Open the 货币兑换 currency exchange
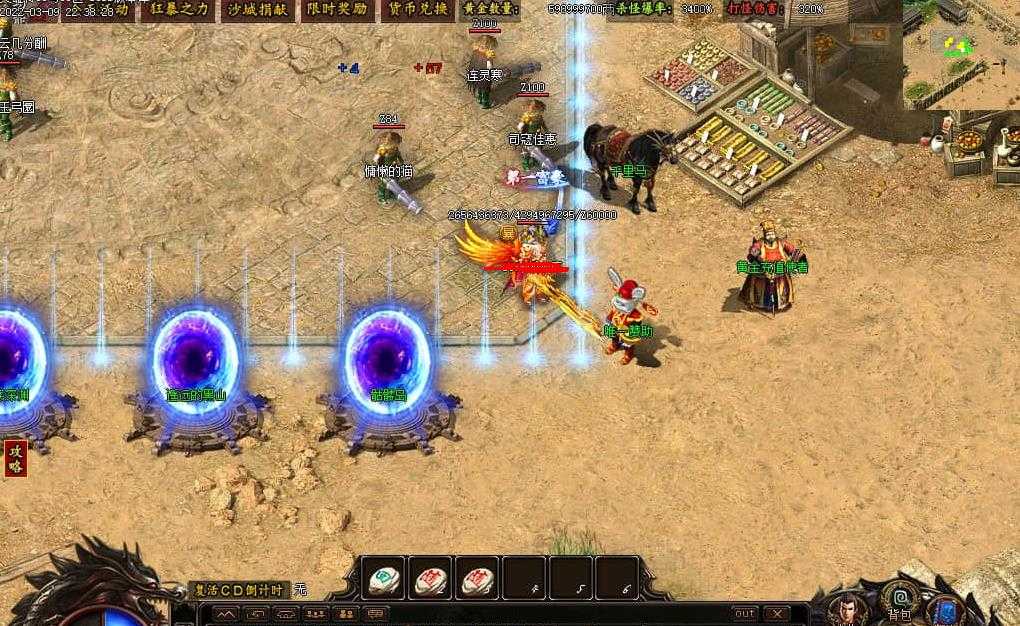 [x=416, y=10]
